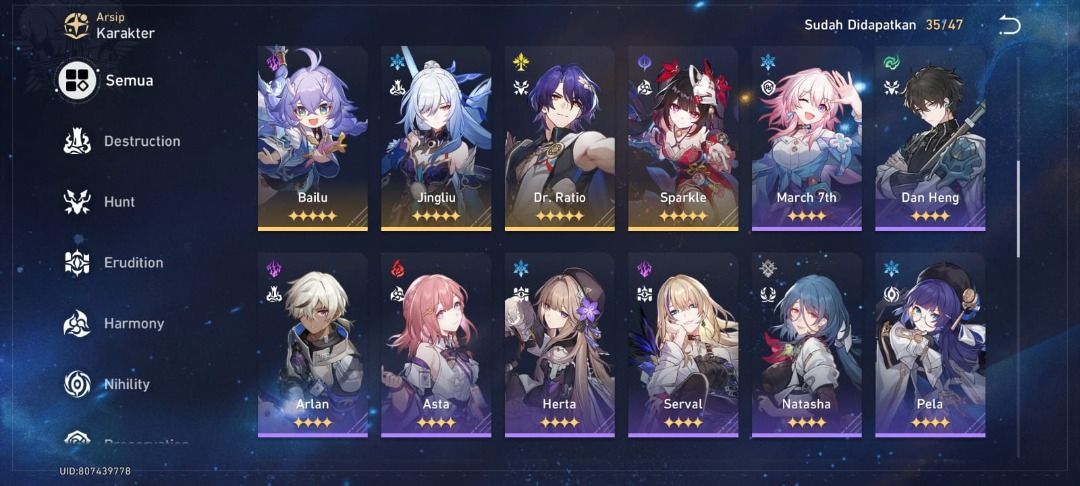Filter characters by Destruction path

pos(122,141)
